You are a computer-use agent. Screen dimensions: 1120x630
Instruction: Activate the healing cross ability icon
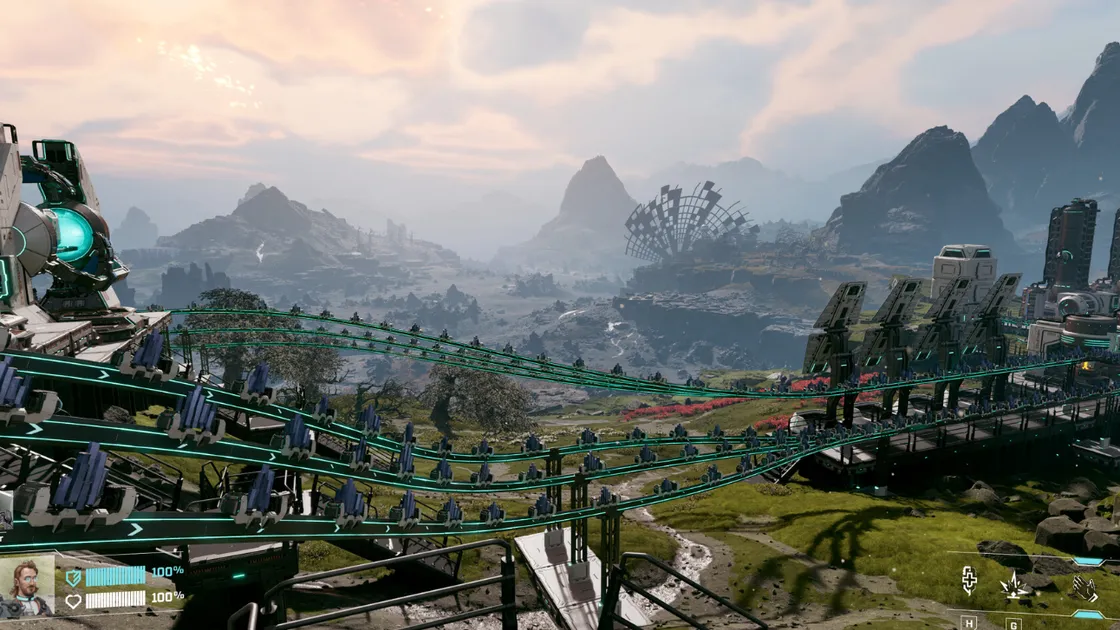pyautogui.click(x=969, y=581)
